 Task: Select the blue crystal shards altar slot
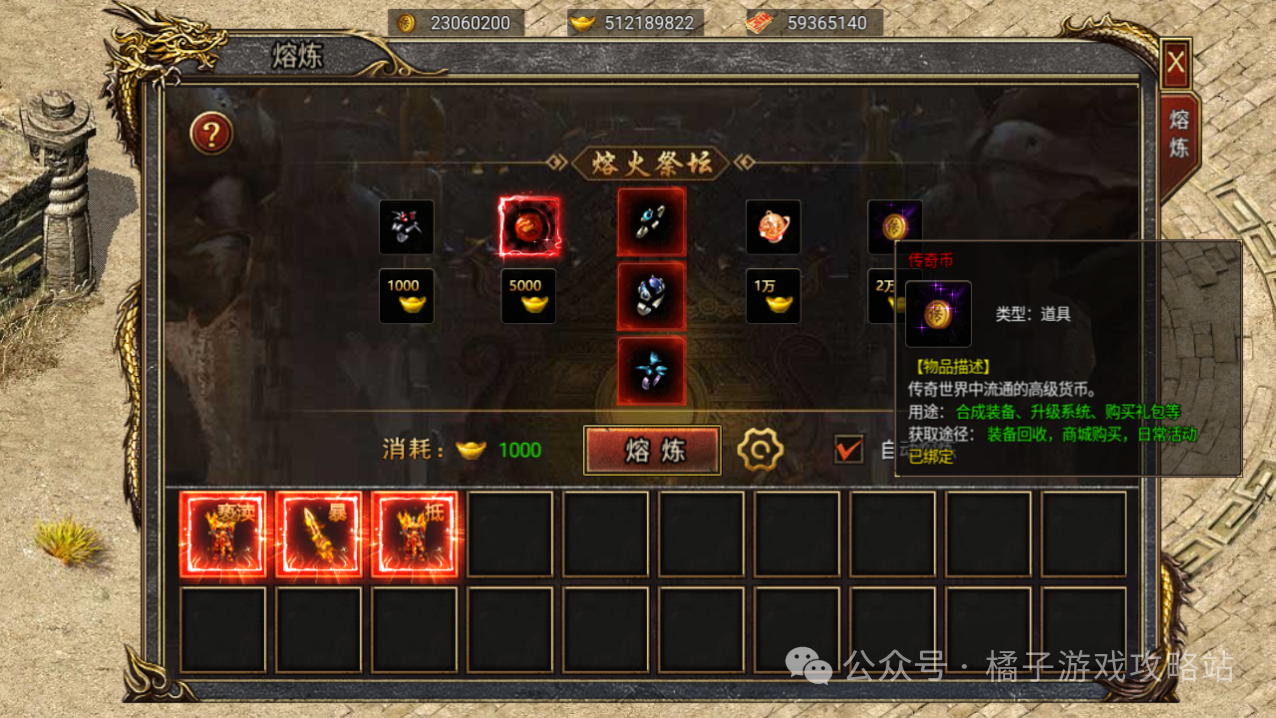click(652, 371)
